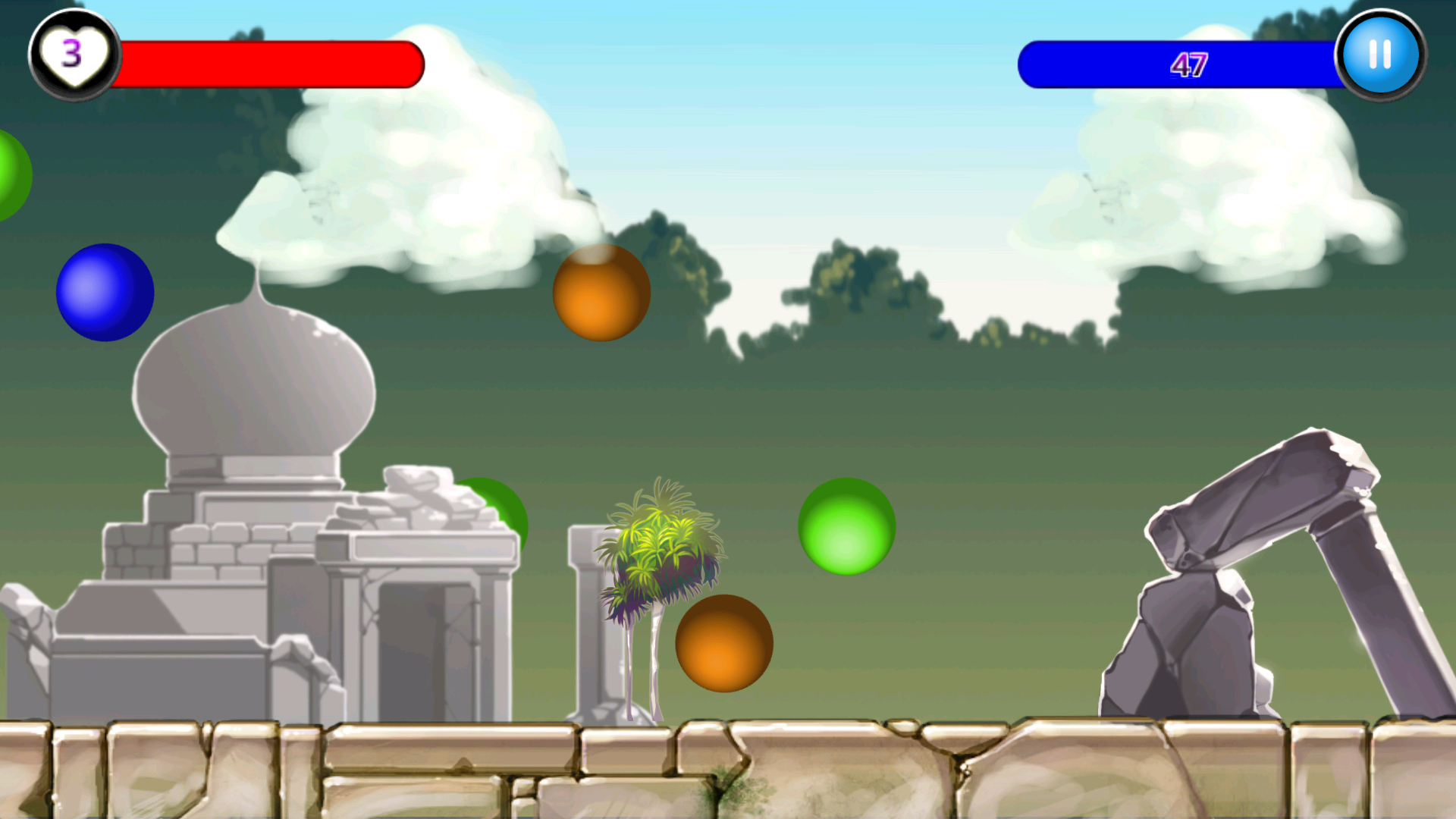Image resolution: width=1456 pixels, height=819 pixels.
Task: Pop the blue ball on the left
Action: click(x=104, y=293)
